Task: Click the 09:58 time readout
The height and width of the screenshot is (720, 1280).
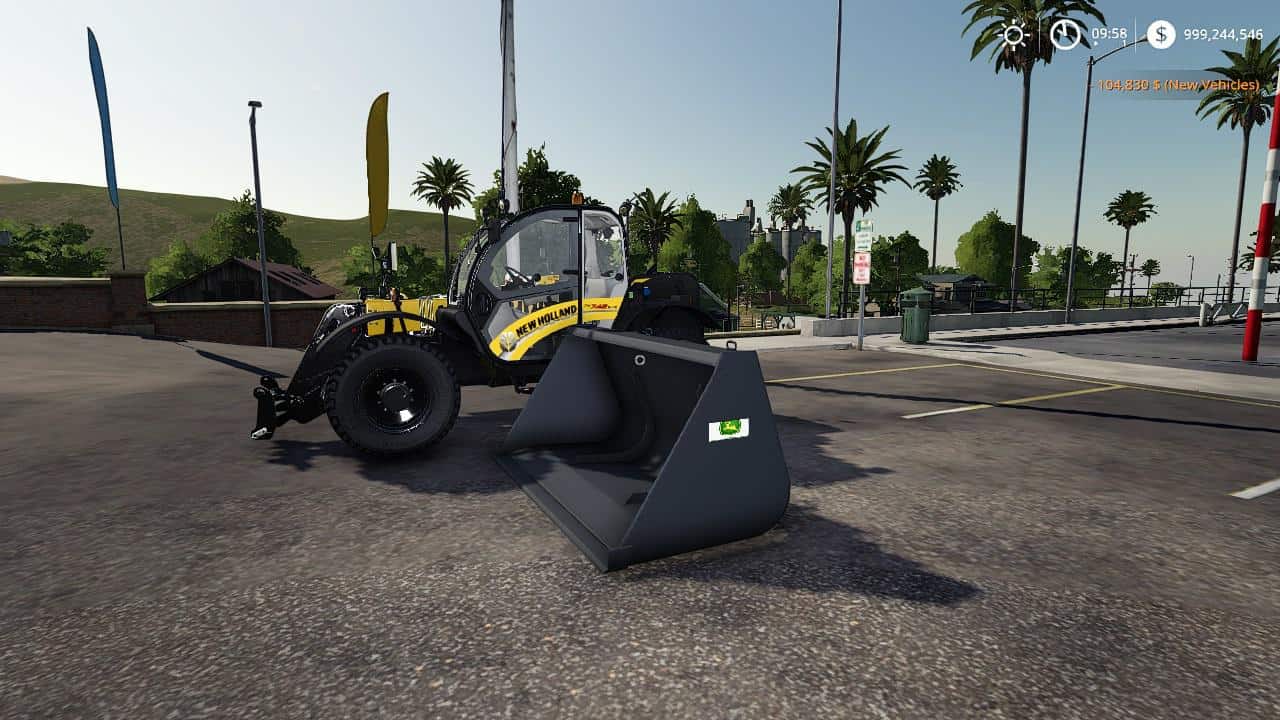Action: pos(1108,32)
